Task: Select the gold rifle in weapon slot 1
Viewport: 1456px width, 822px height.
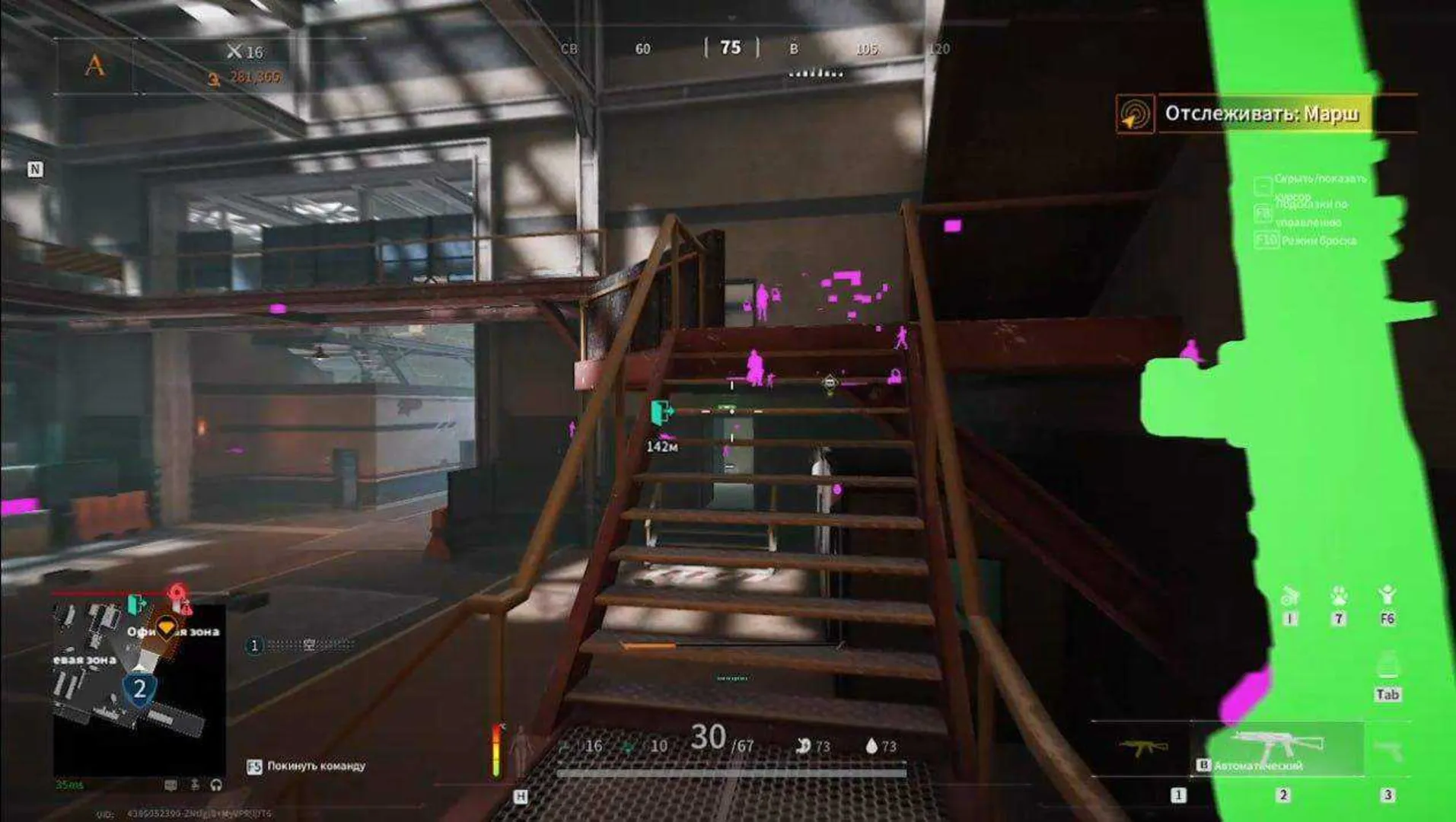Action: 1142,748
